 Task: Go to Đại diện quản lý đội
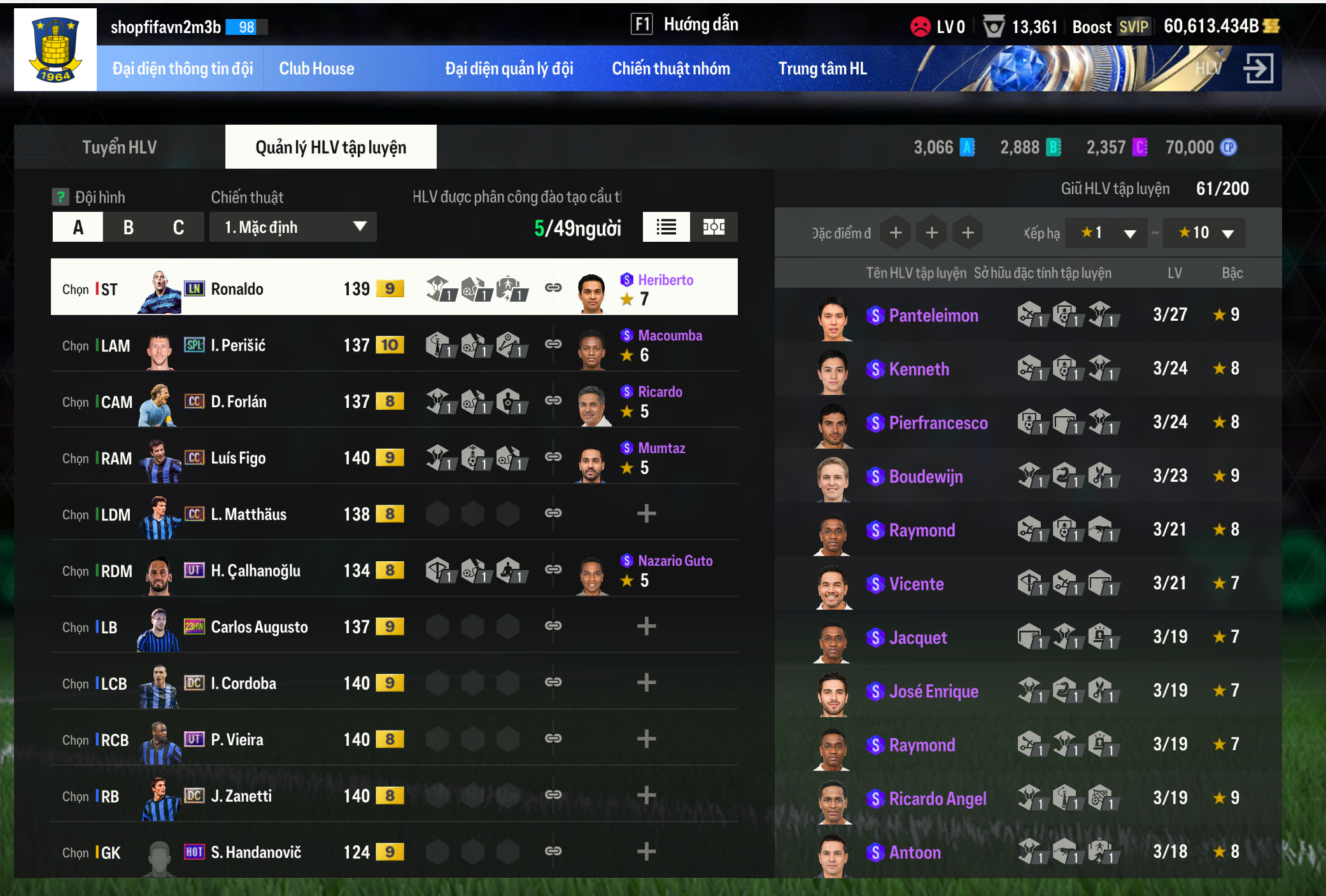click(509, 69)
